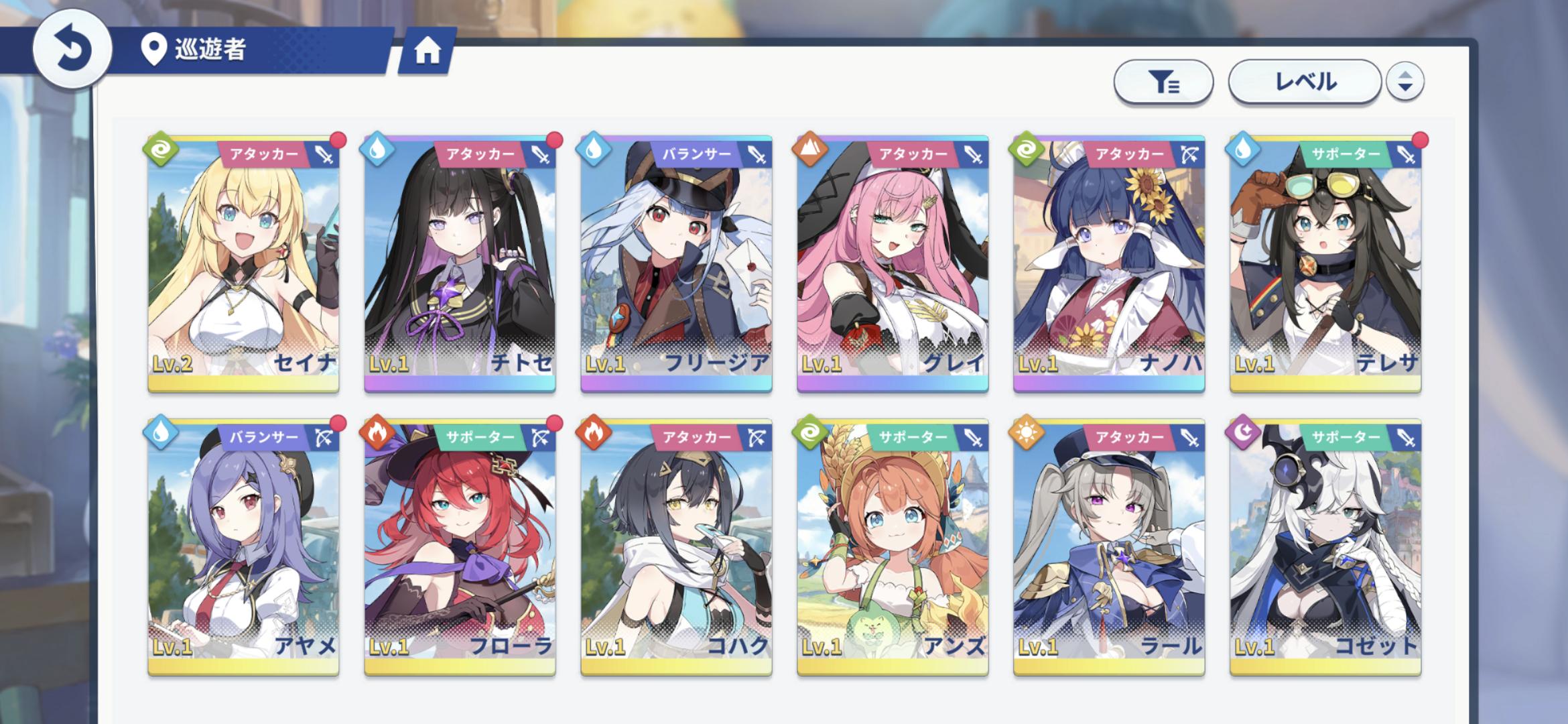Open the character filter options
Image resolution: width=1568 pixels, height=724 pixels.
click(1163, 82)
